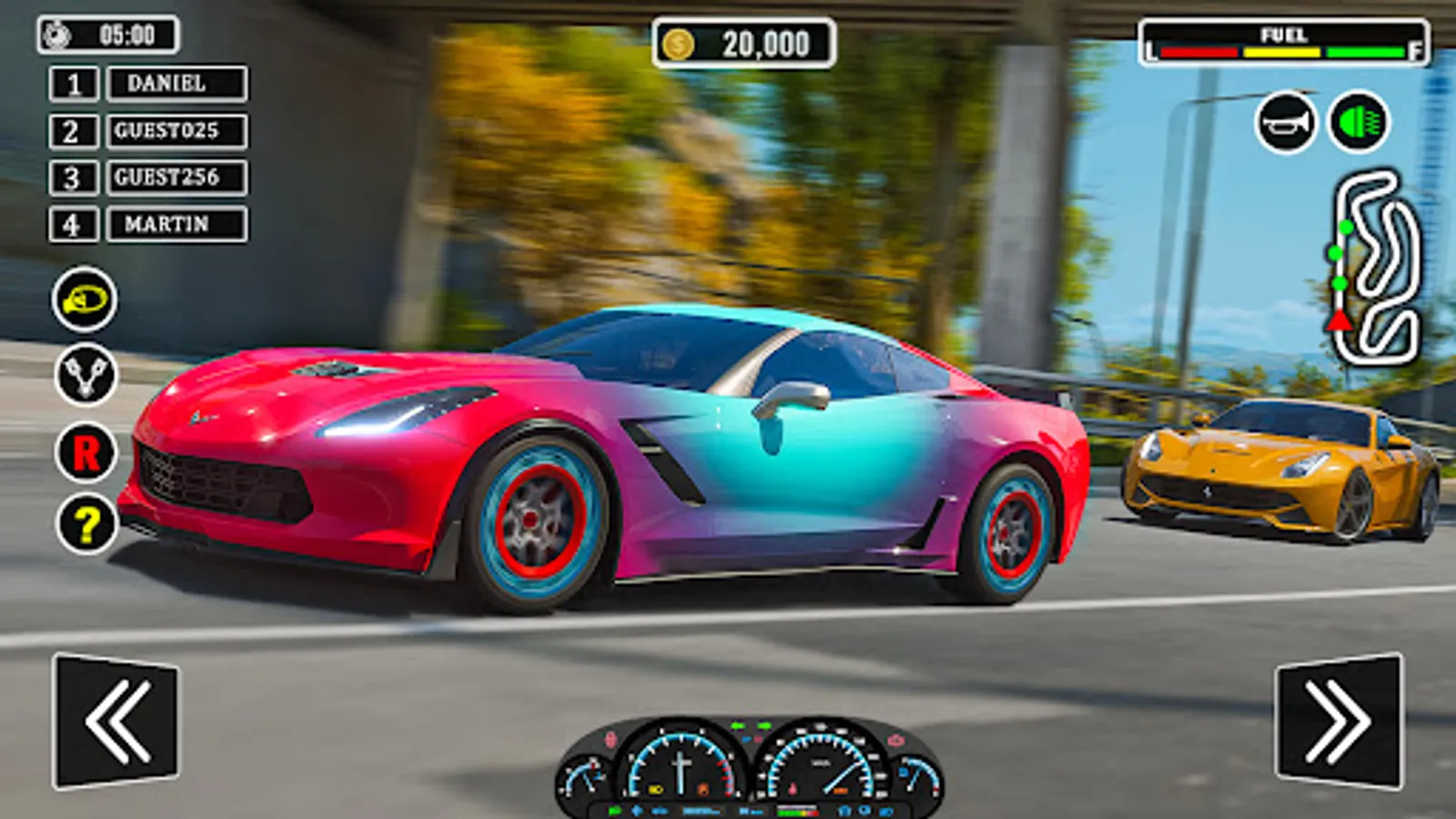Image resolution: width=1456 pixels, height=819 pixels.
Task: Steer left with the left arrow button
Action: click(x=116, y=721)
